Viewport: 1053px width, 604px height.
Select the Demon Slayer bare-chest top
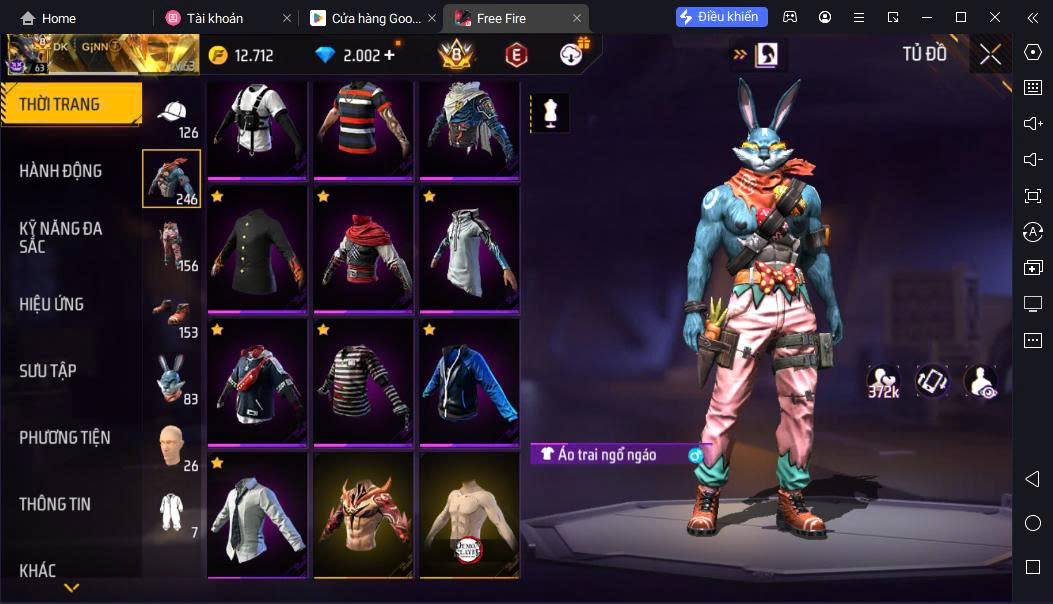469,515
